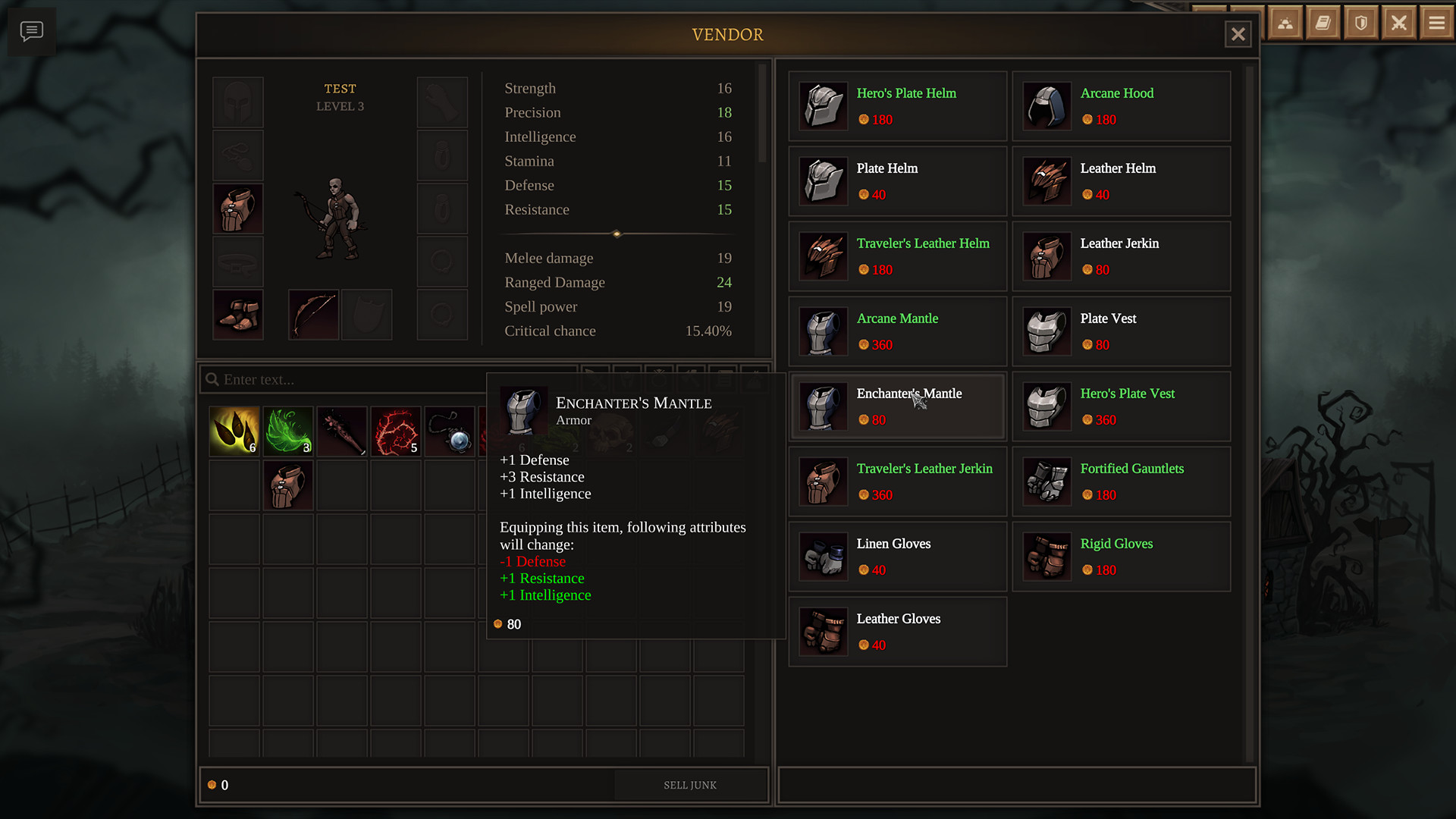Screen dimensions: 1456x819
Task: Expand the equipped satchel slot
Action: [x=237, y=208]
